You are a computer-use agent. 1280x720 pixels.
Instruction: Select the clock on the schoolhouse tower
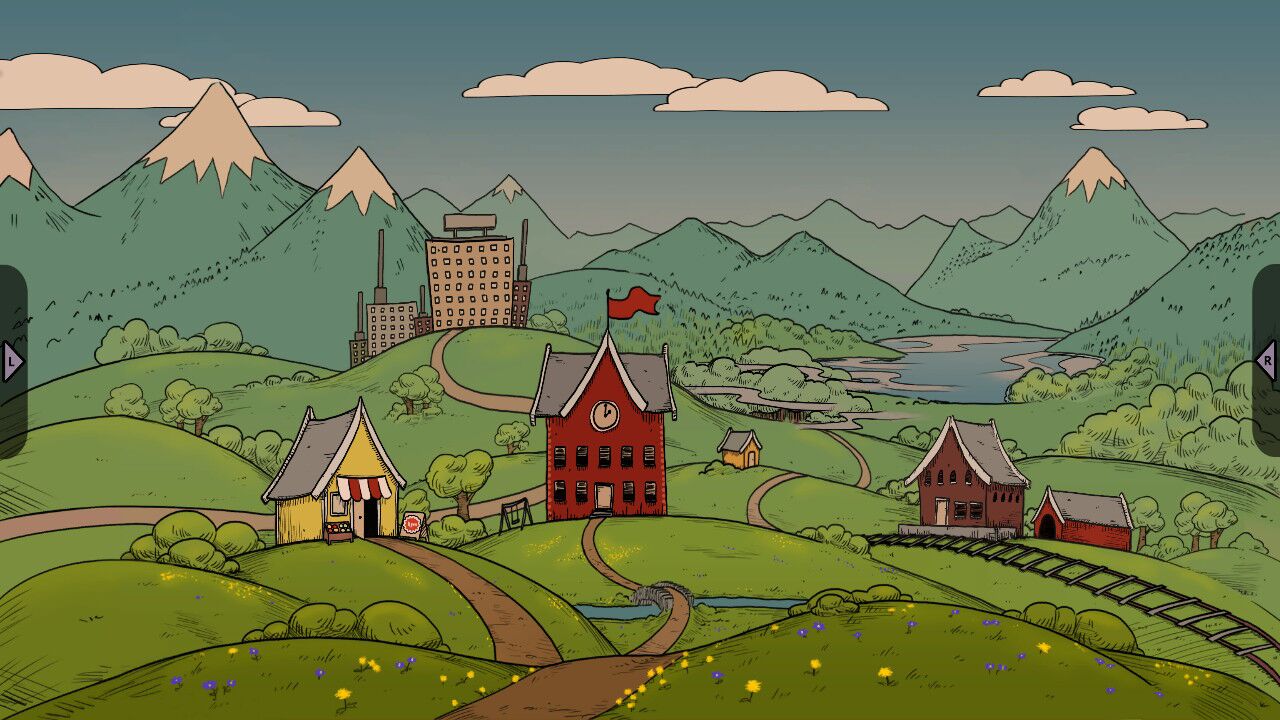[x=604, y=415]
